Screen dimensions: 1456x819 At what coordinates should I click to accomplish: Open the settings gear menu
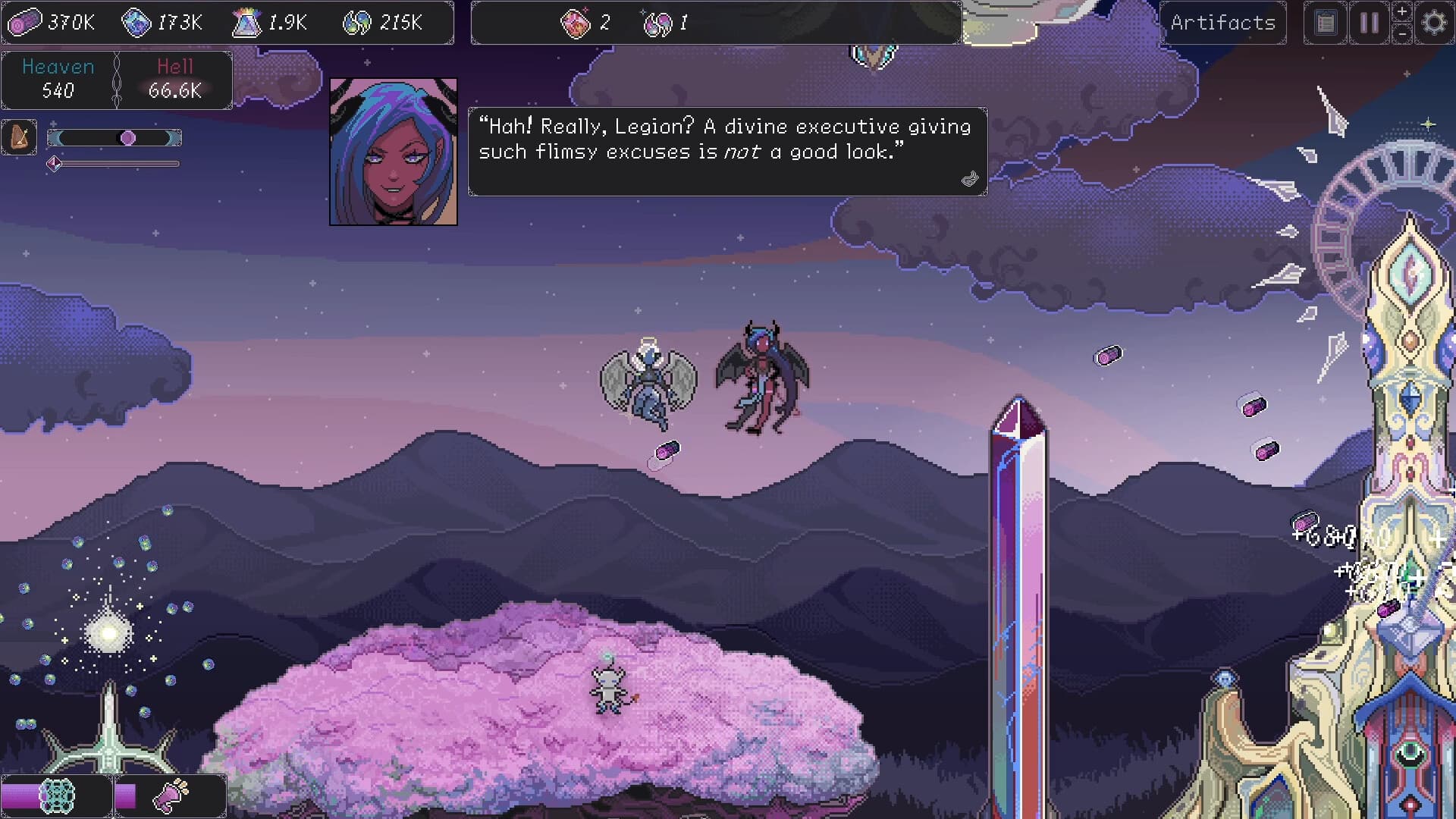point(1433,22)
